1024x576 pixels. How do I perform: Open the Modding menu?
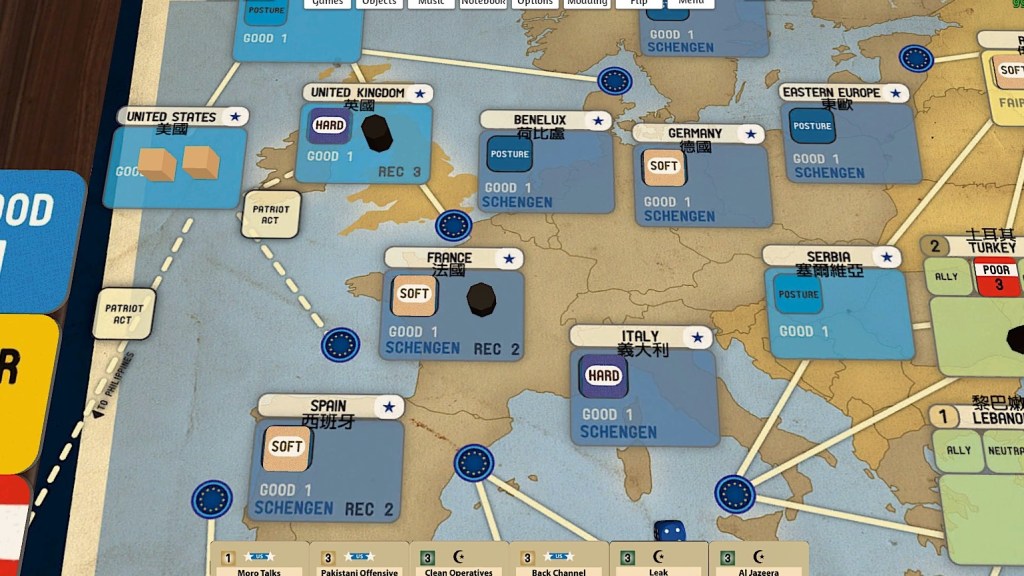coord(586,3)
